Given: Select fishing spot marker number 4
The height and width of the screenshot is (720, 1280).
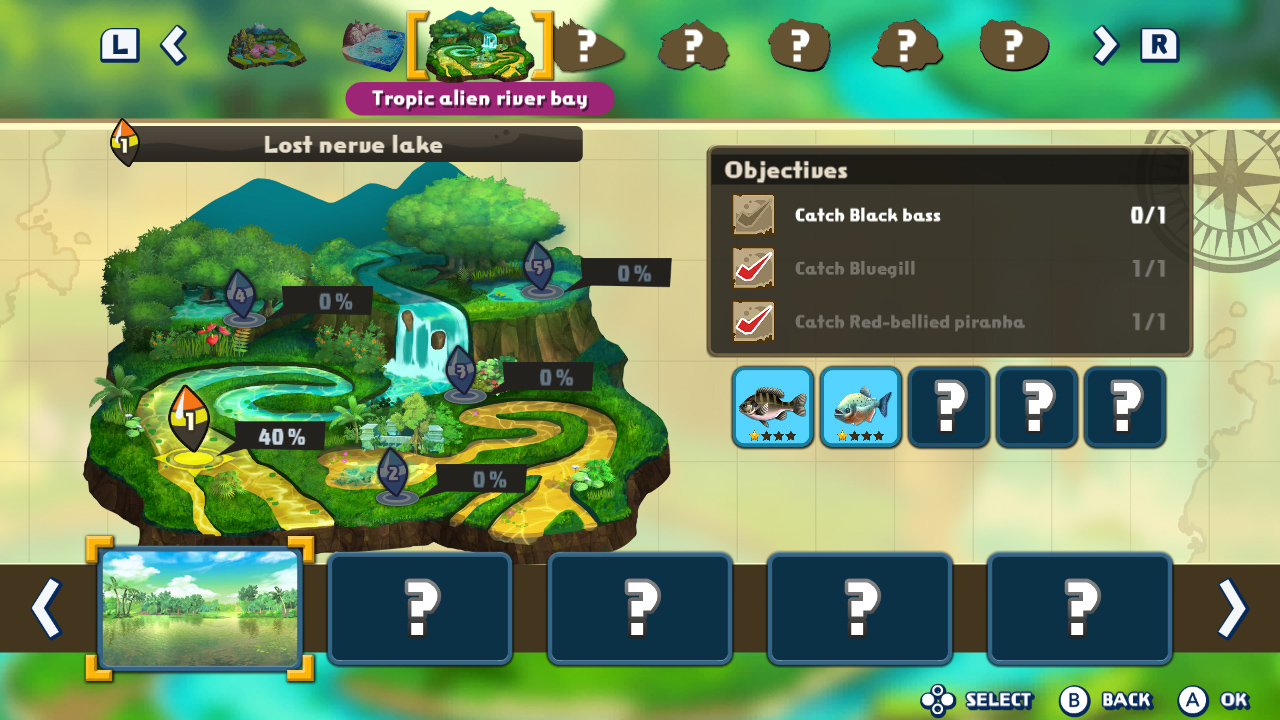Looking at the screenshot, I should click(238, 293).
